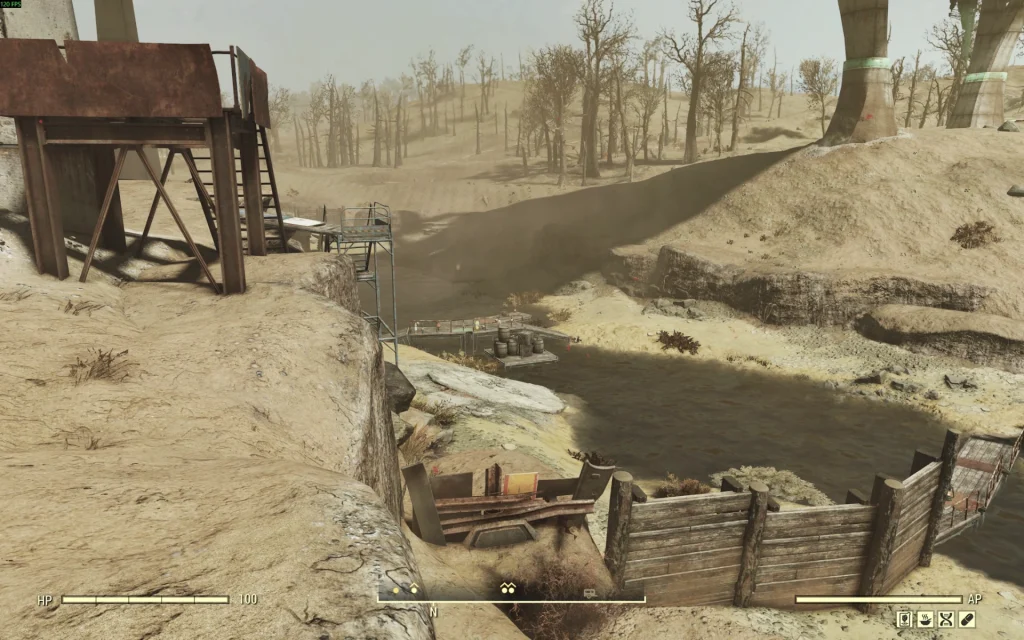Select the DNA mutation status icon
The width and height of the screenshot is (1024, 640).
pyautogui.click(x=946, y=619)
